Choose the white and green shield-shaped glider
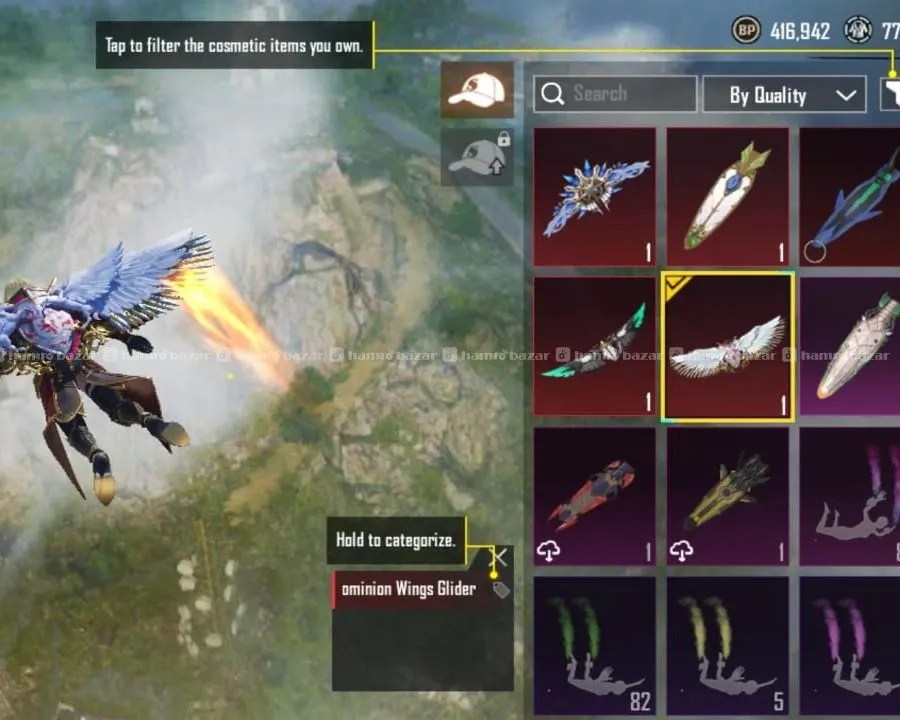Viewport: 900px width, 720px height. pyautogui.click(x=728, y=196)
